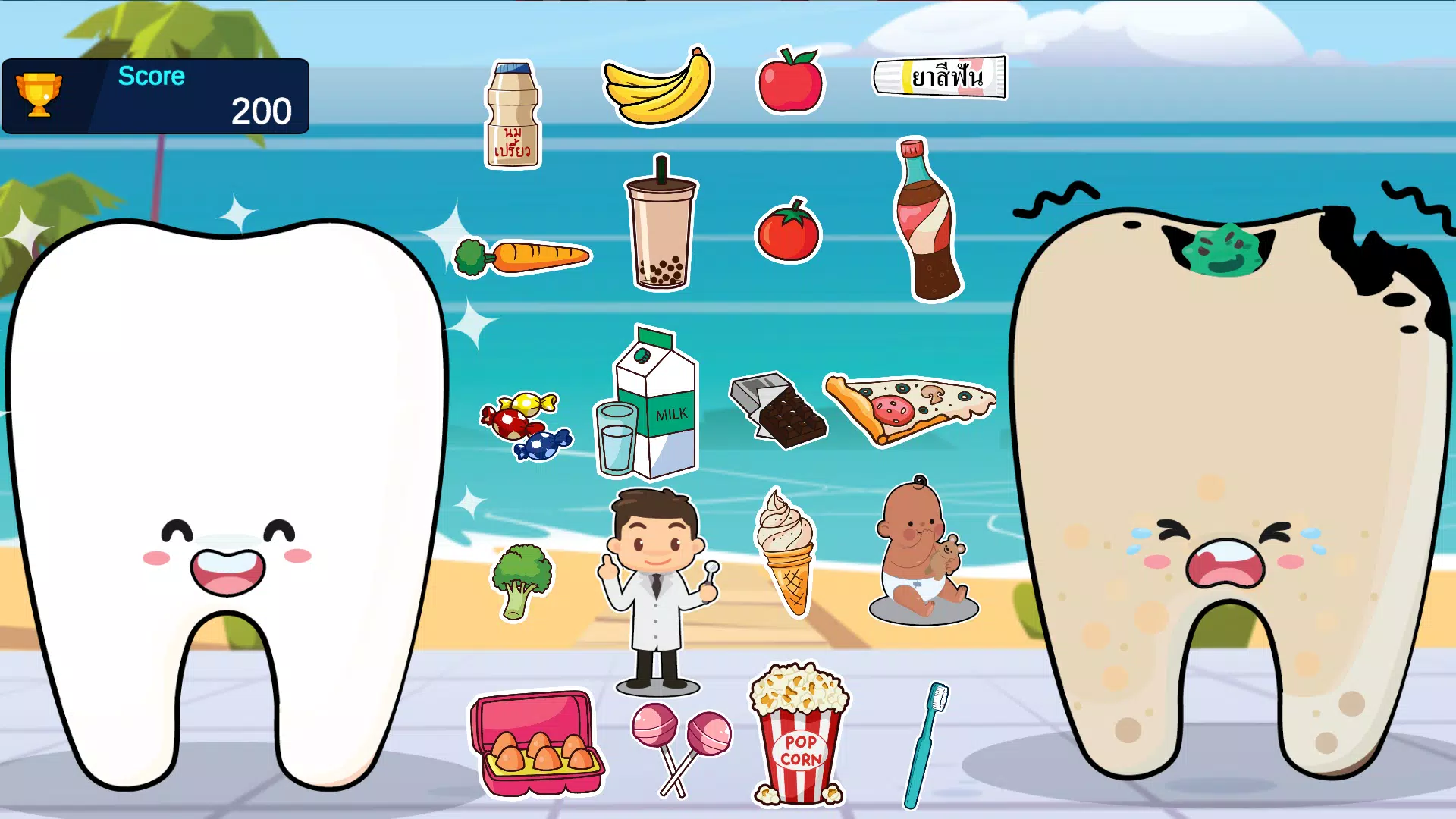The height and width of the screenshot is (819, 1456).
Task: Select the toothpaste tube sticker
Action: click(940, 76)
